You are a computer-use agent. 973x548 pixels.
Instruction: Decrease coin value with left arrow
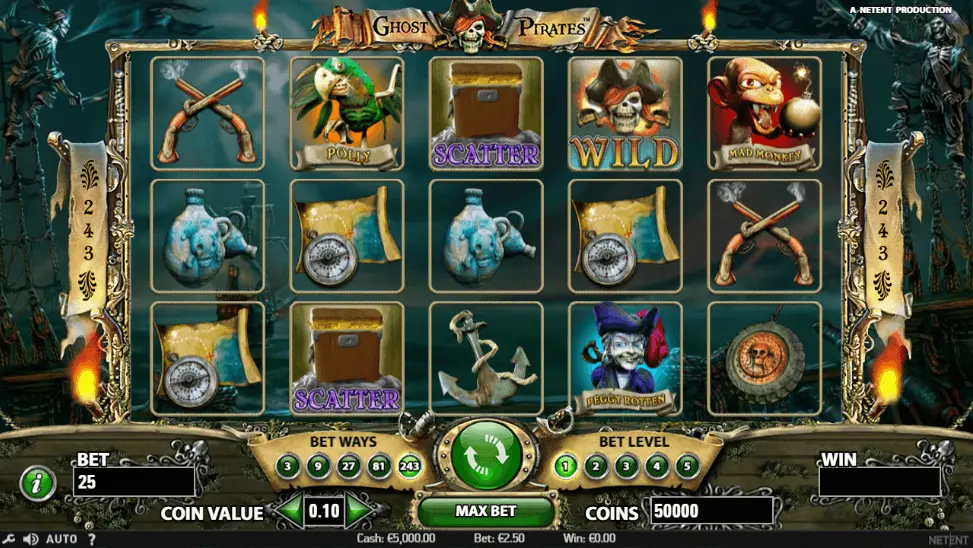coord(290,512)
